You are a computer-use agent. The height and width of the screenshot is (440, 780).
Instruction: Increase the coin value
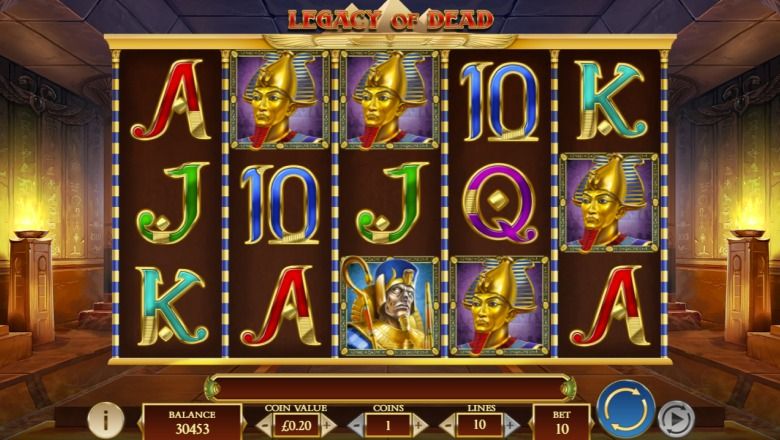click(x=326, y=423)
